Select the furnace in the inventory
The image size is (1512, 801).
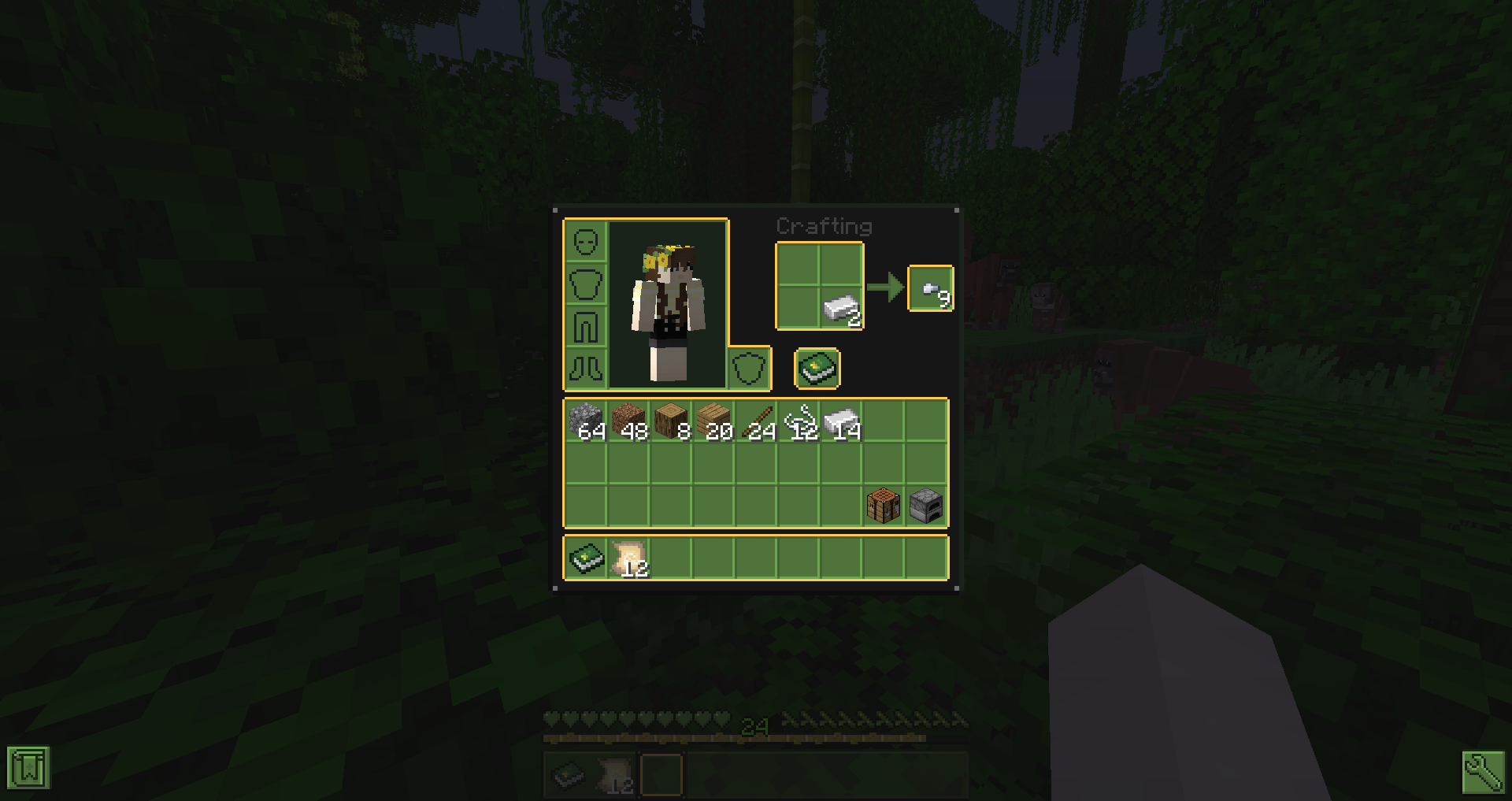tap(926, 505)
